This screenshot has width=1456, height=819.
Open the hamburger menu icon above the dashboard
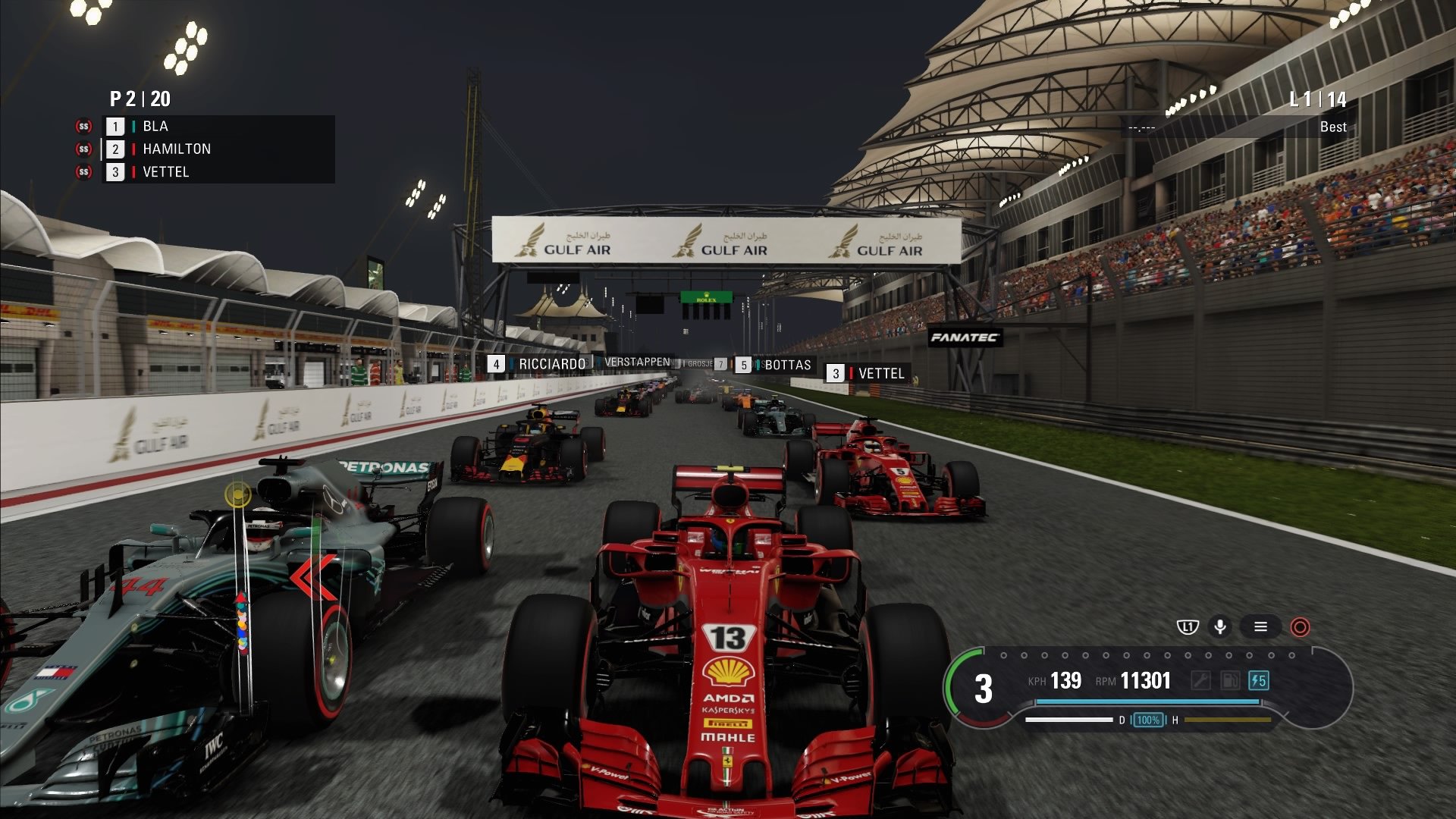(x=1260, y=627)
